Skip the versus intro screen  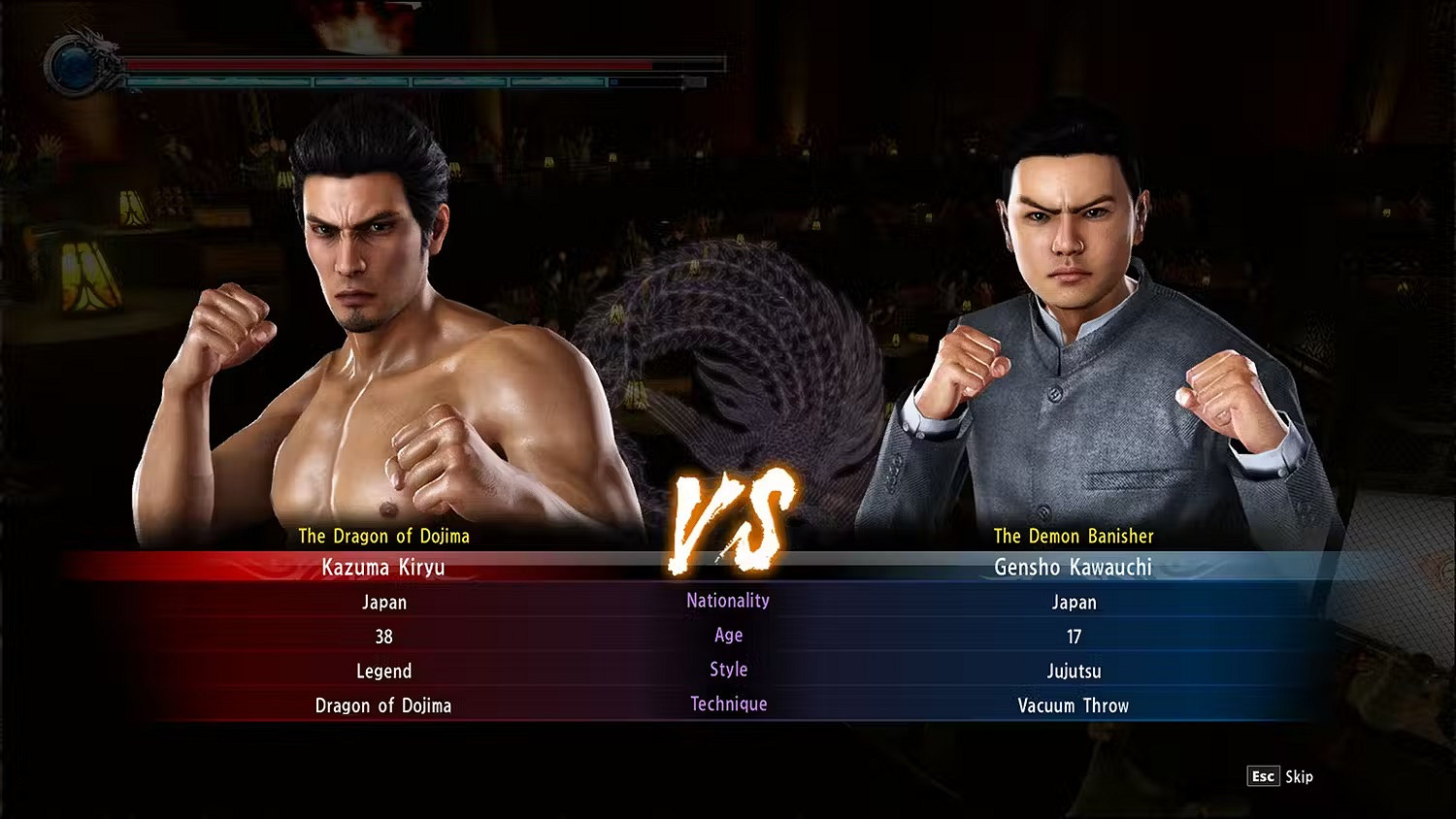[1280, 776]
